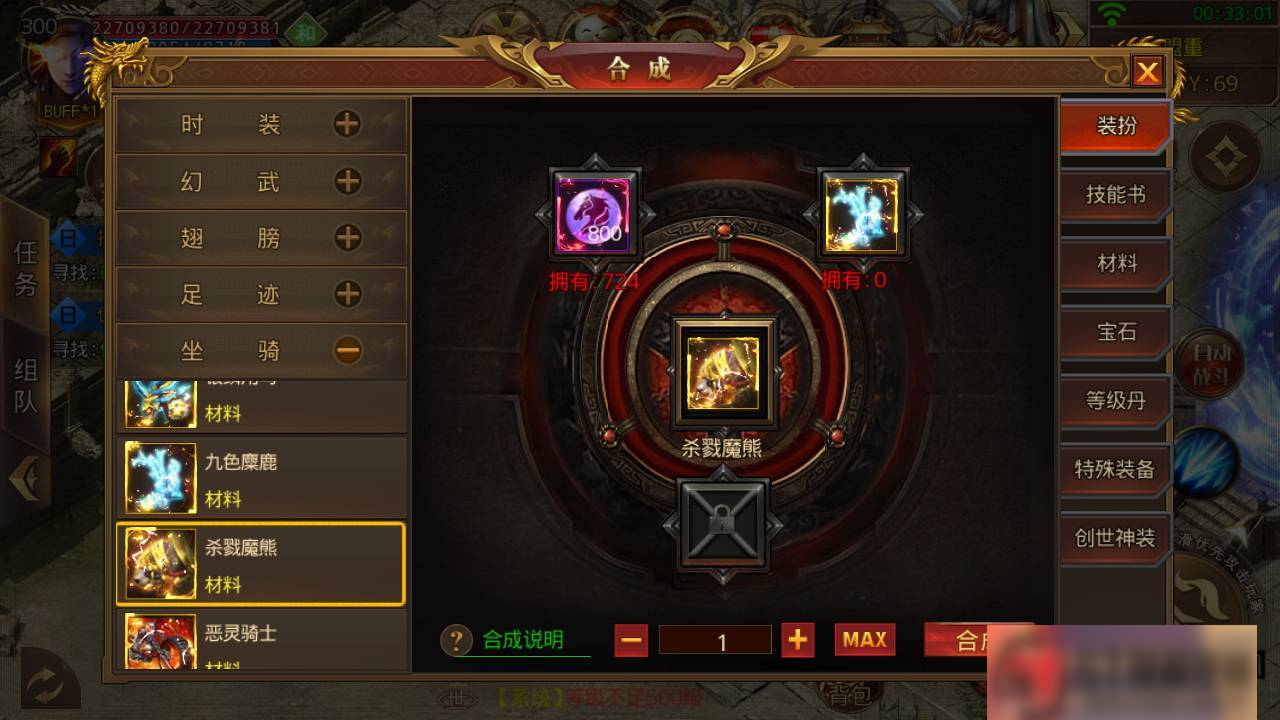1280x720 pixels.
Task: Increase synthesis quantity with the plus button
Action: pyautogui.click(x=797, y=640)
